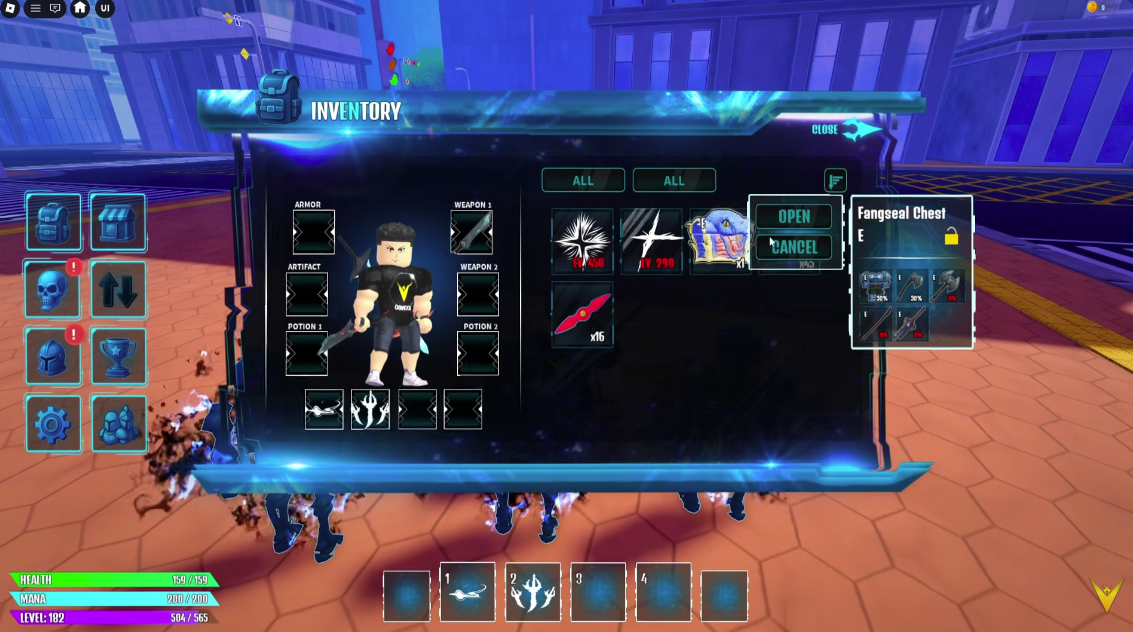This screenshot has height=632, width=1133.
Task: Click the equipped Weapon 1 sword slot
Action: click(x=472, y=233)
